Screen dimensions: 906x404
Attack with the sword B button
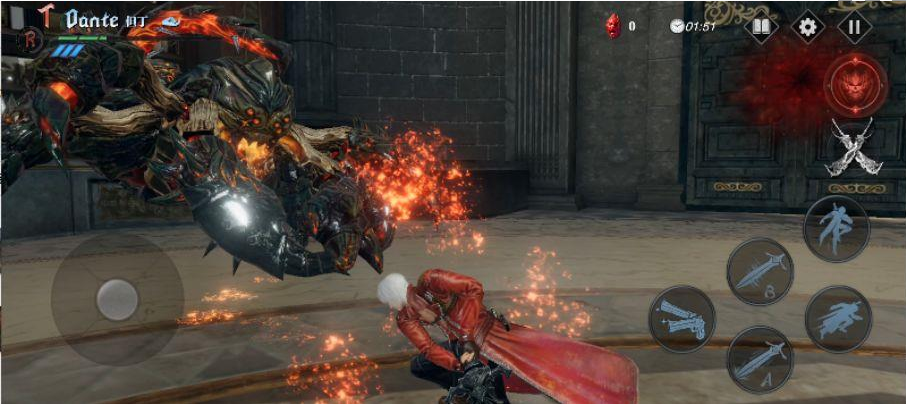point(760,270)
